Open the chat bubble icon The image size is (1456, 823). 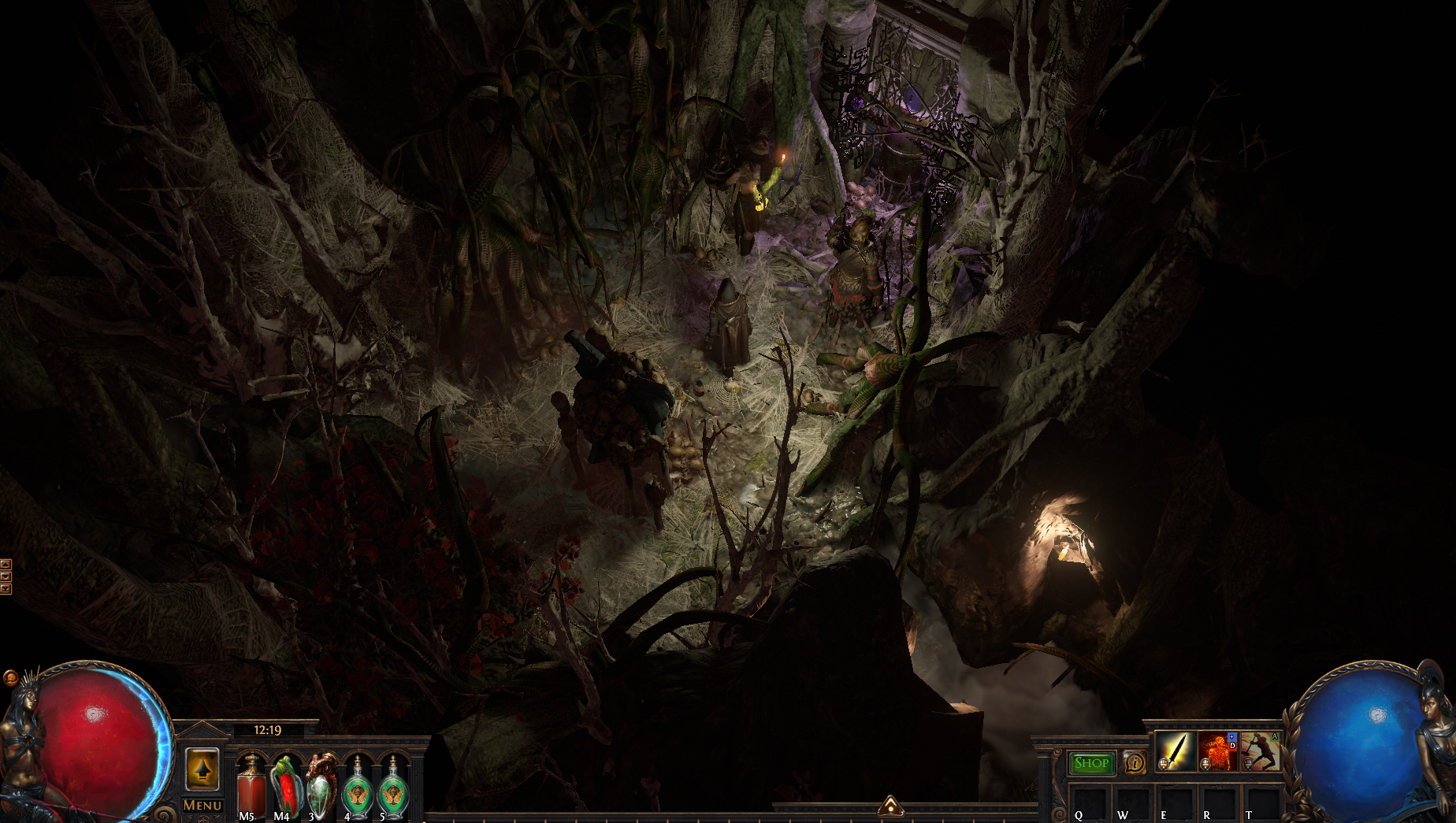(x=10, y=677)
